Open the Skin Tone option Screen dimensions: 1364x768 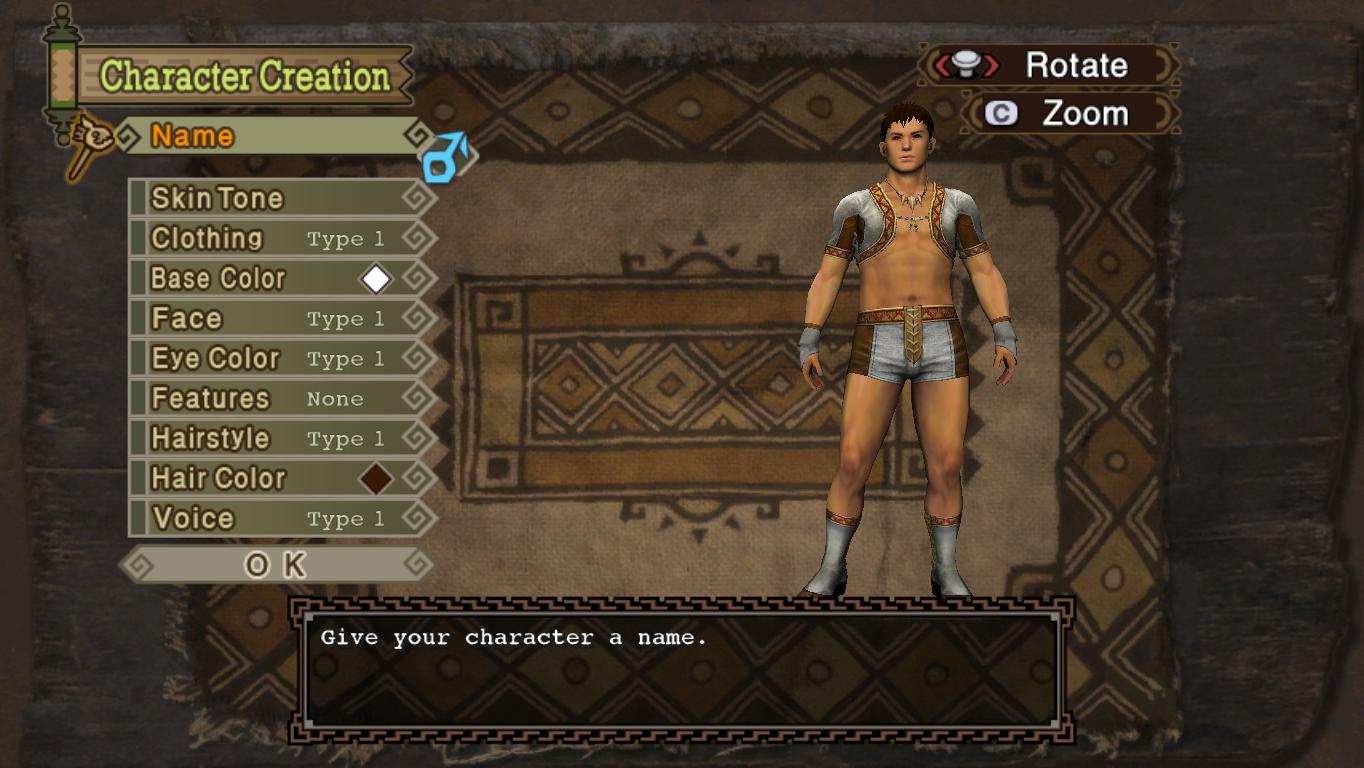(x=280, y=198)
